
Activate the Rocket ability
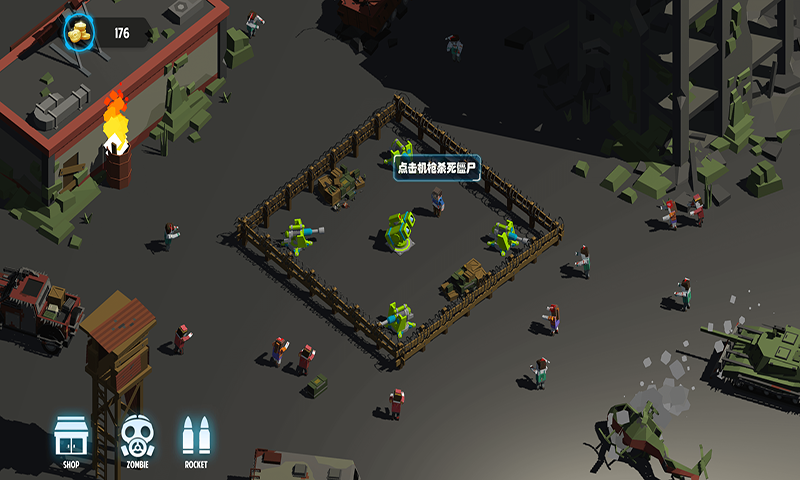(x=196, y=438)
